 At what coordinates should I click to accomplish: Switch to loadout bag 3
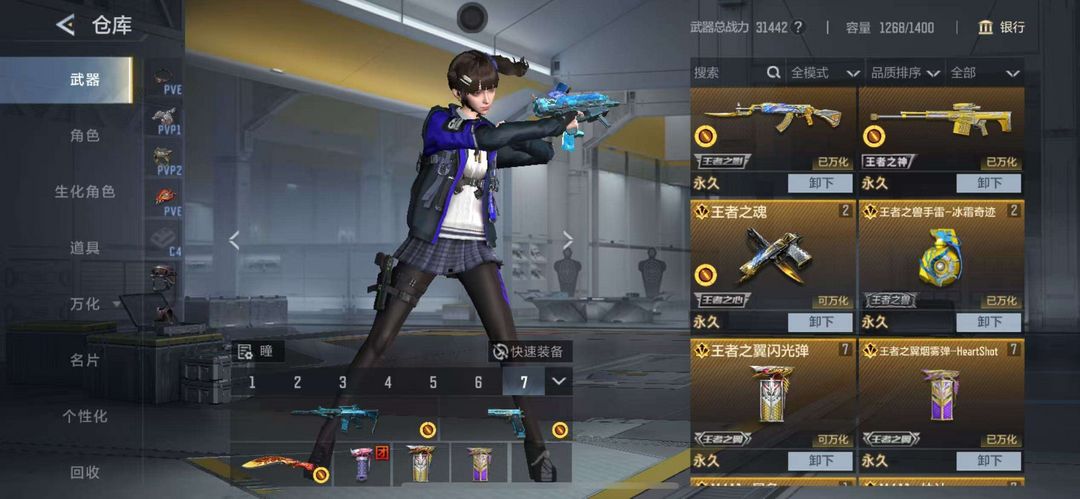coord(343,382)
